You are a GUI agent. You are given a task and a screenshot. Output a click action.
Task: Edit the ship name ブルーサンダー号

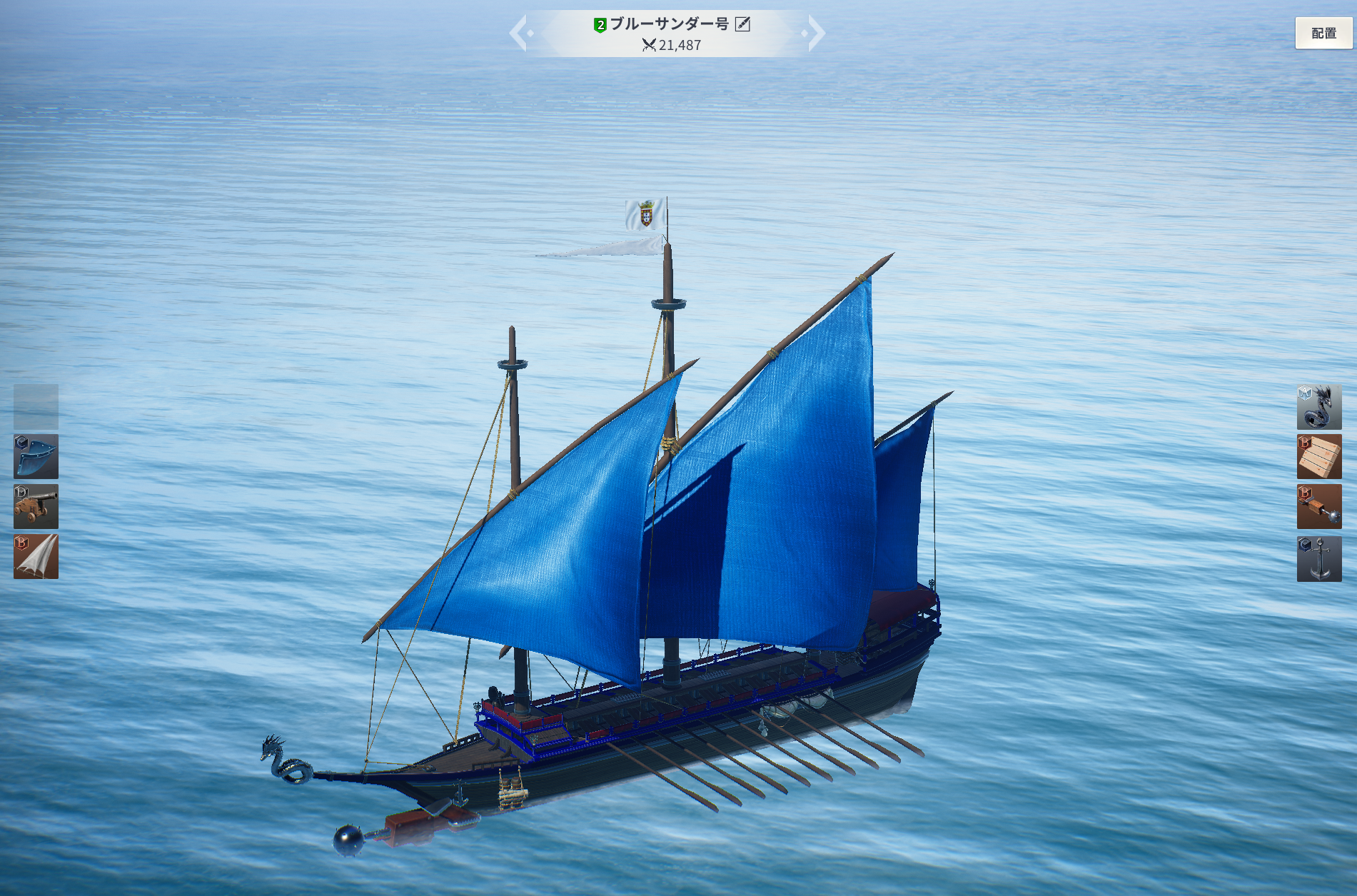pos(742,24)
